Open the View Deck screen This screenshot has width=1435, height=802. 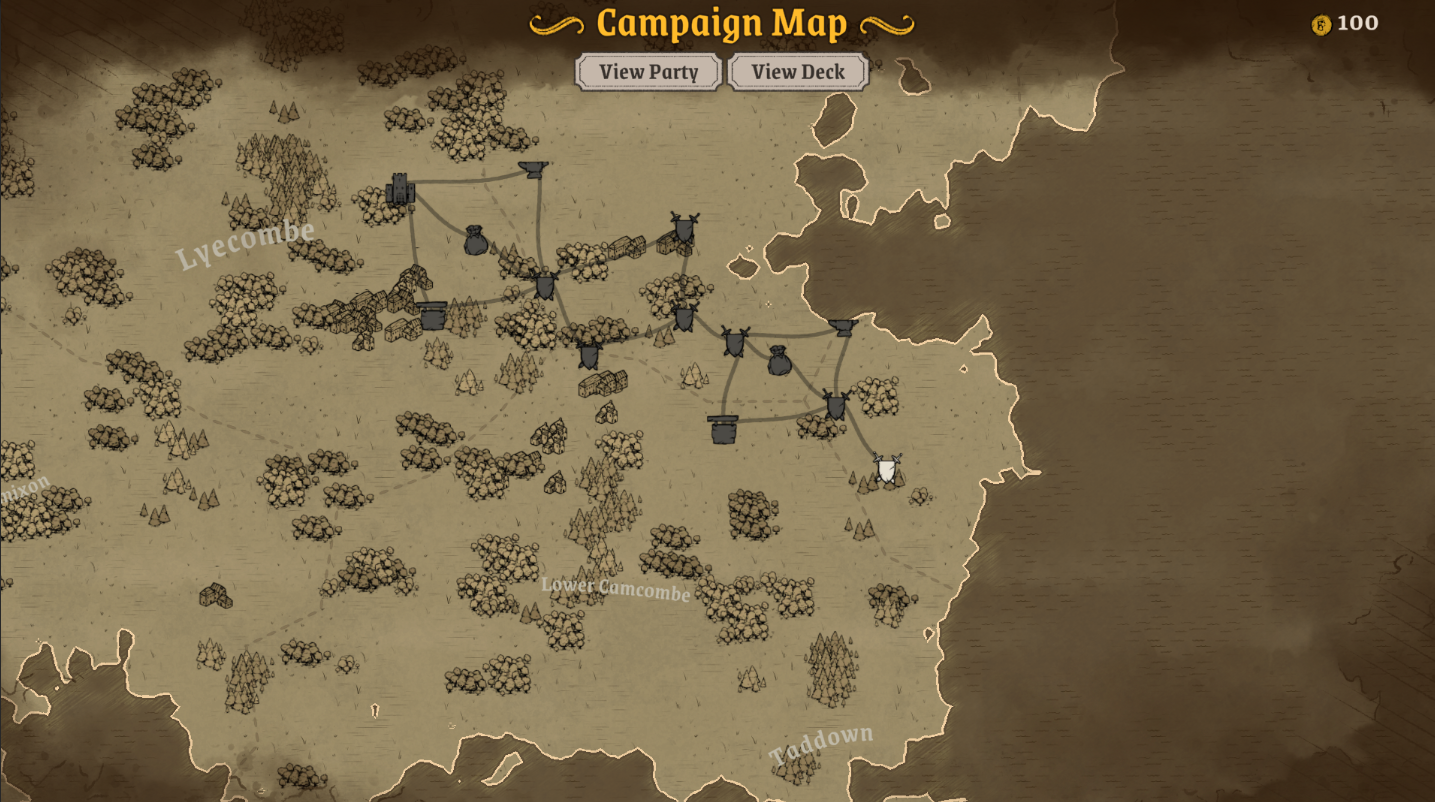click(x=798, y=72)
